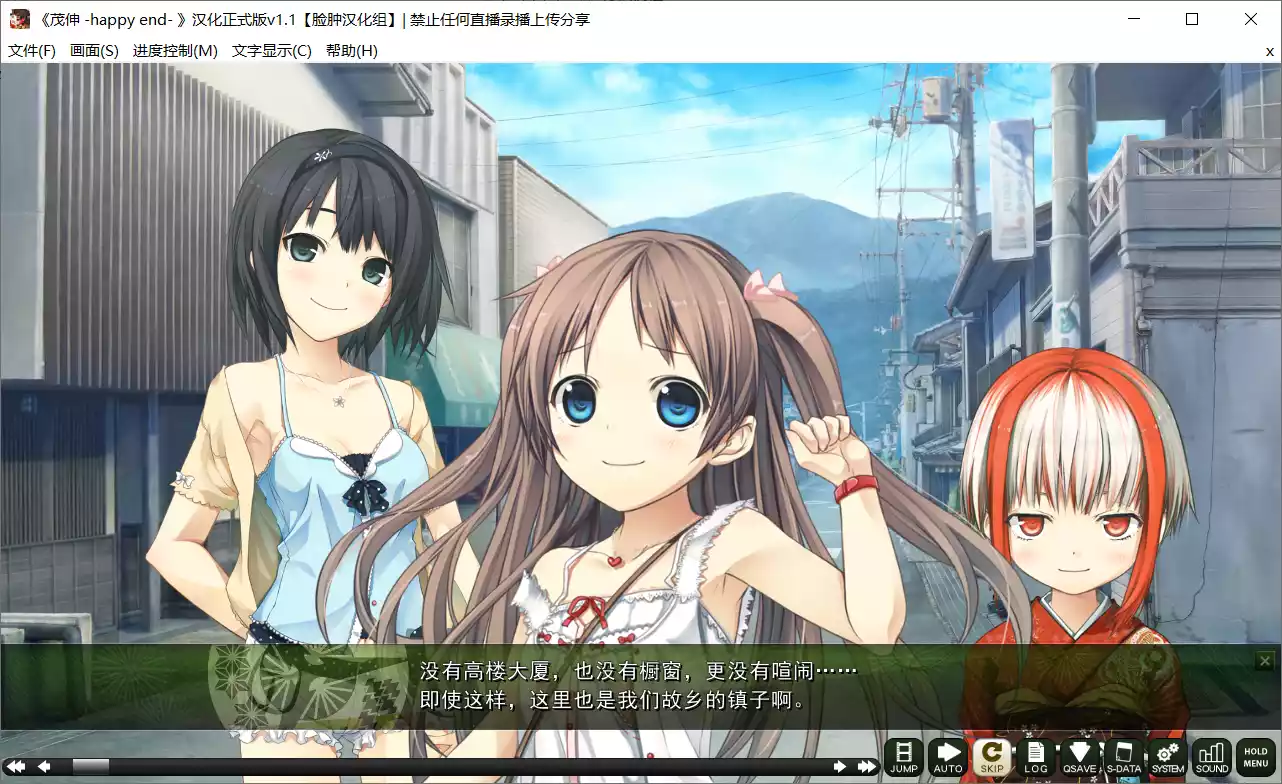The width and height of the screenshot is (1282, 784).
Task: Open save data via S-DATA icon
Action: point(1123,757)
